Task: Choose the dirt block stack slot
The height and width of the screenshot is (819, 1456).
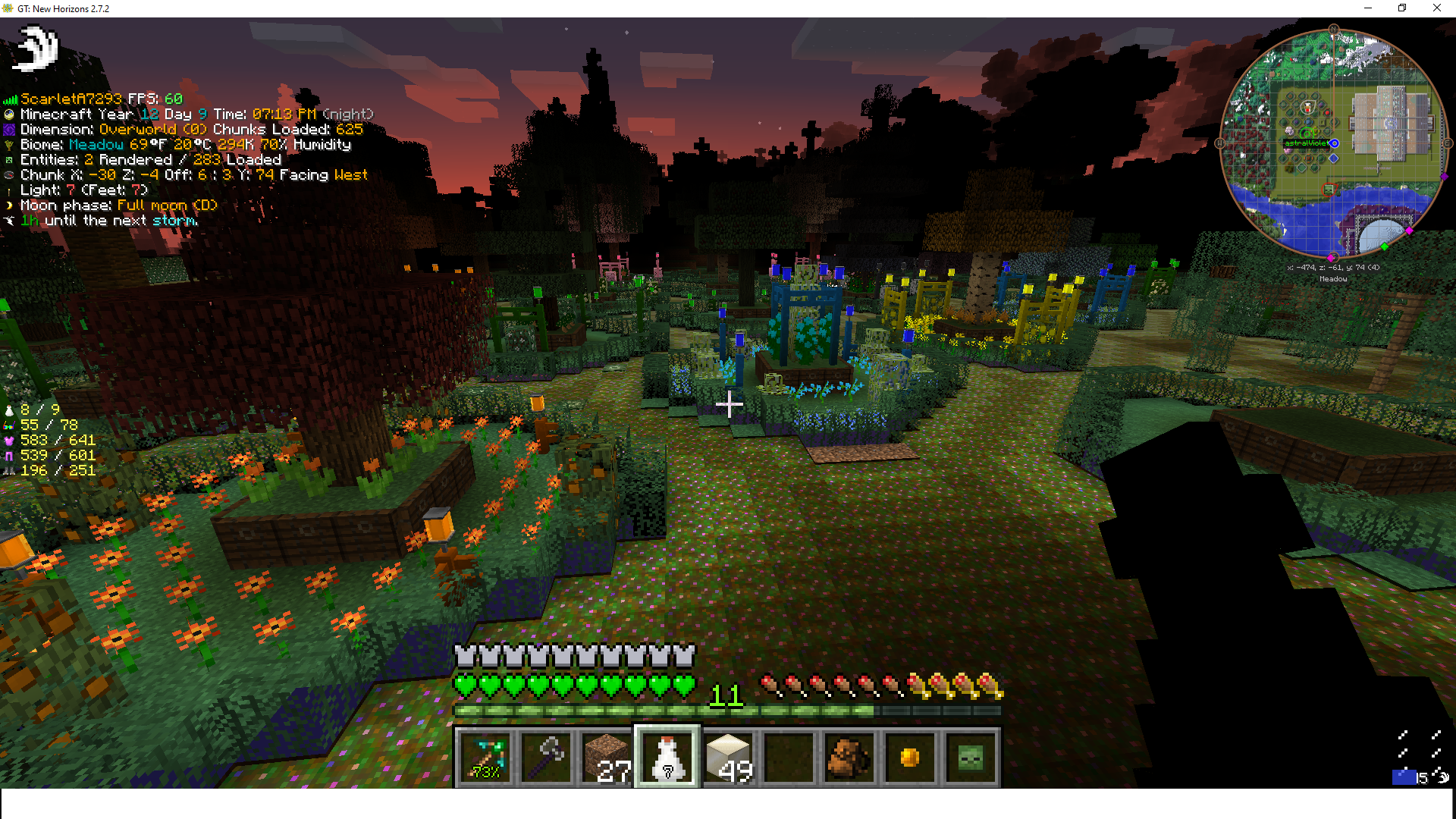Action: coord(607,757)
